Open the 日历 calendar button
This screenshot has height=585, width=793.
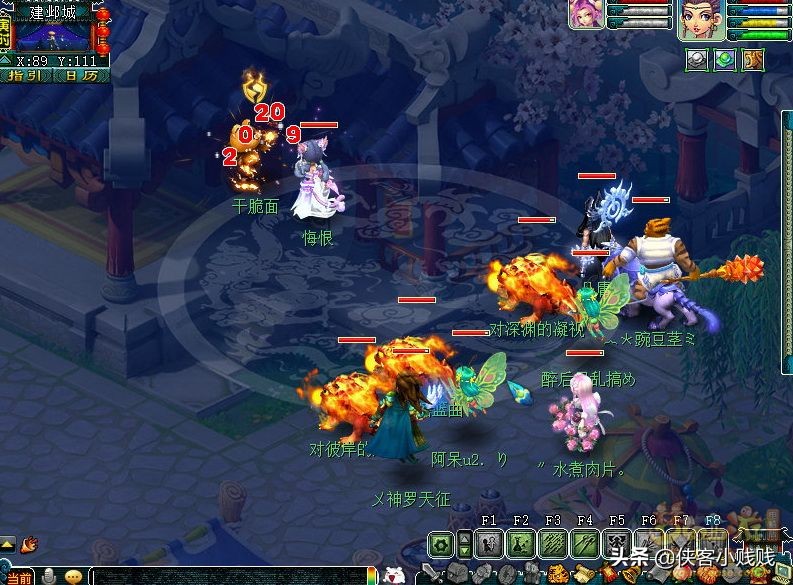pos(80,75)
